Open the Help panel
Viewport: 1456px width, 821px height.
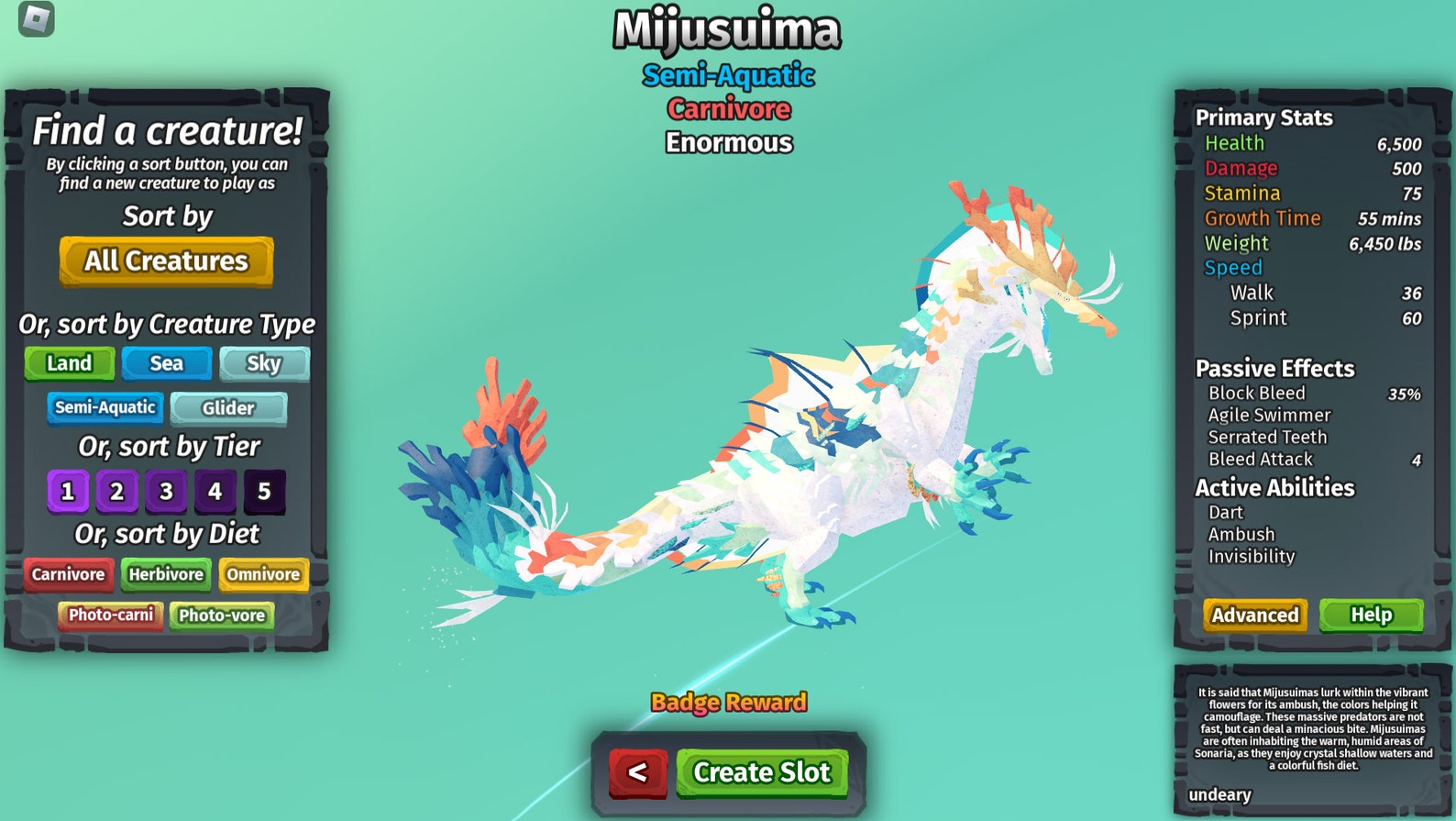click(x=1370, y=615)
